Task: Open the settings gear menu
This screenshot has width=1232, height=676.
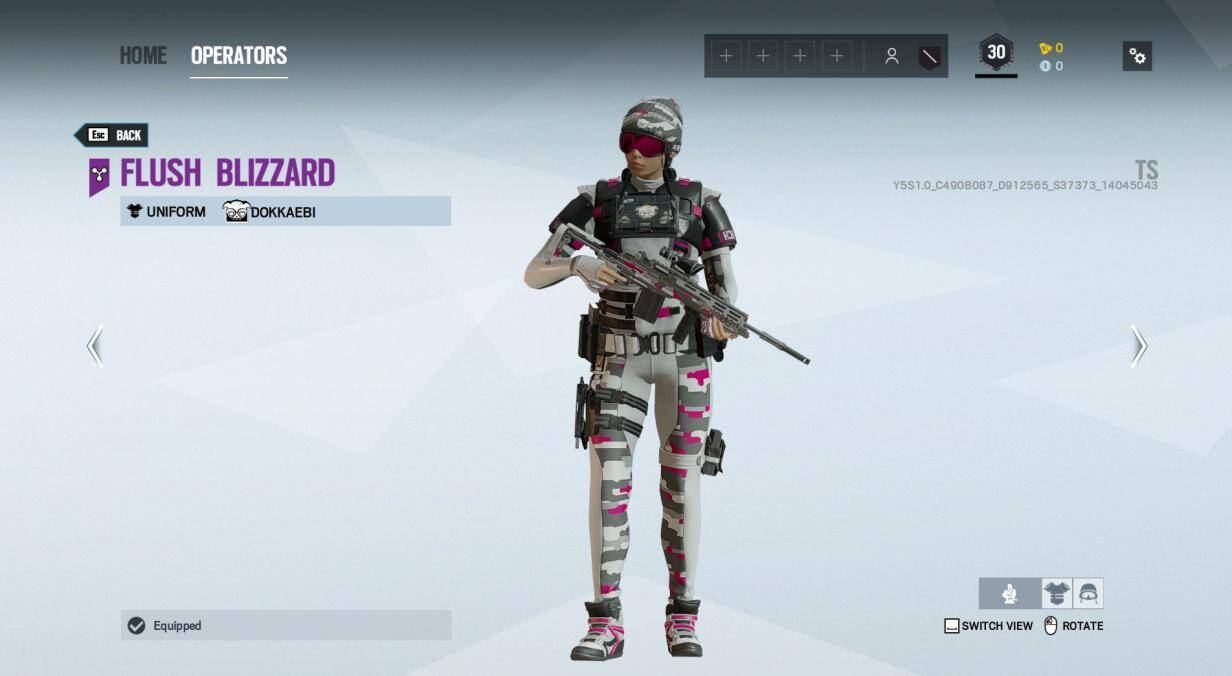Action: 1137,56
